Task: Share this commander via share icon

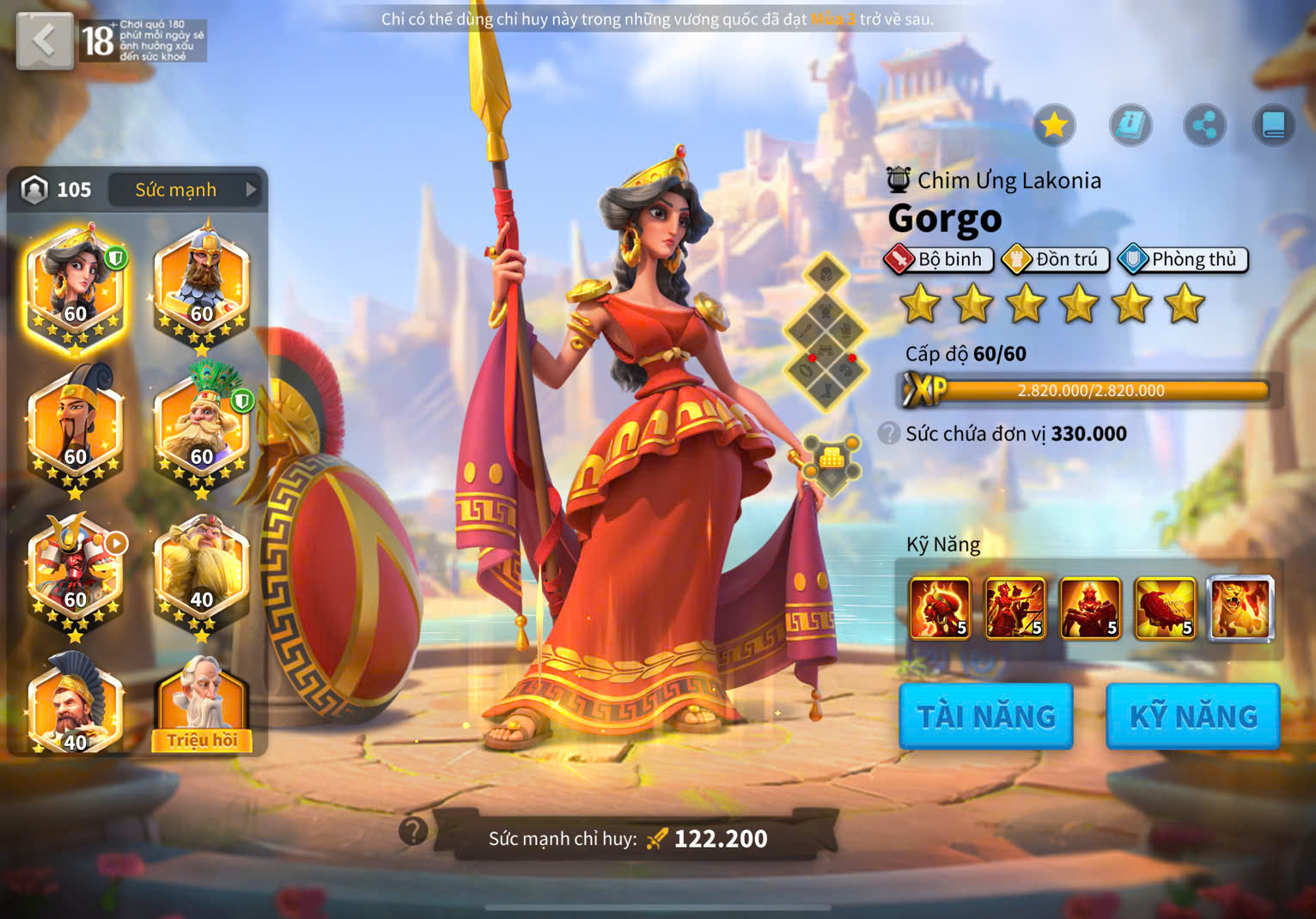Action: click(x=1204, y=126)
